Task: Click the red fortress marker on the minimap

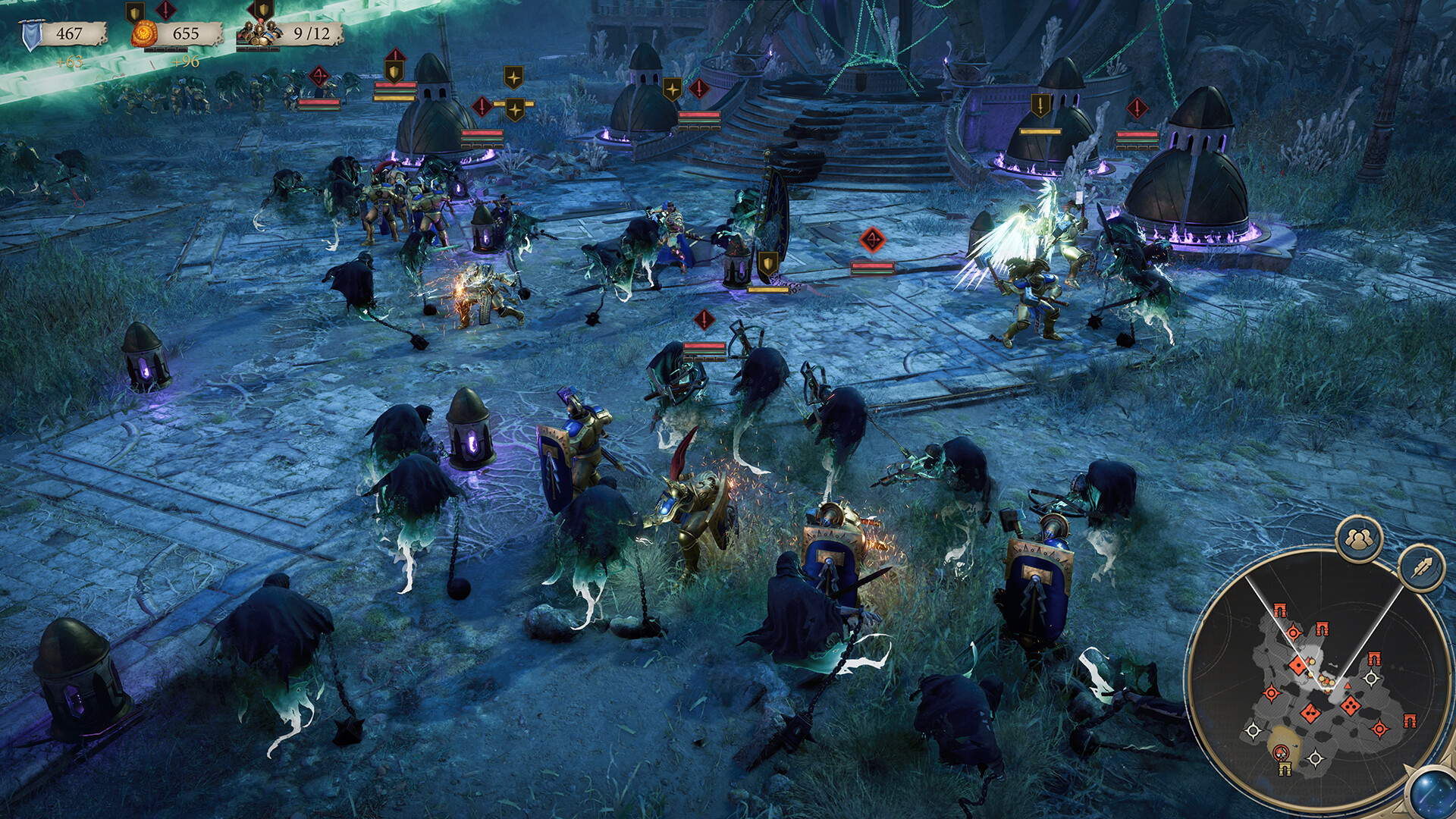Action: pyautogui.click(x=1282, y=608)
